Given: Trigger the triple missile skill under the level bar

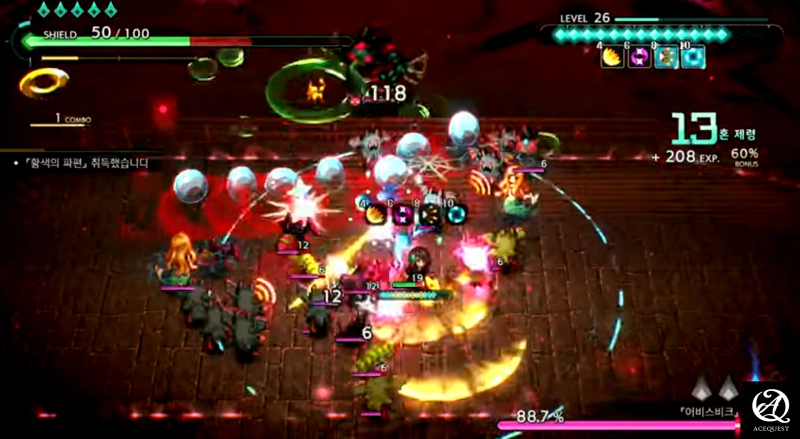Looking at the screenshot, I should (x=666, y=58).
